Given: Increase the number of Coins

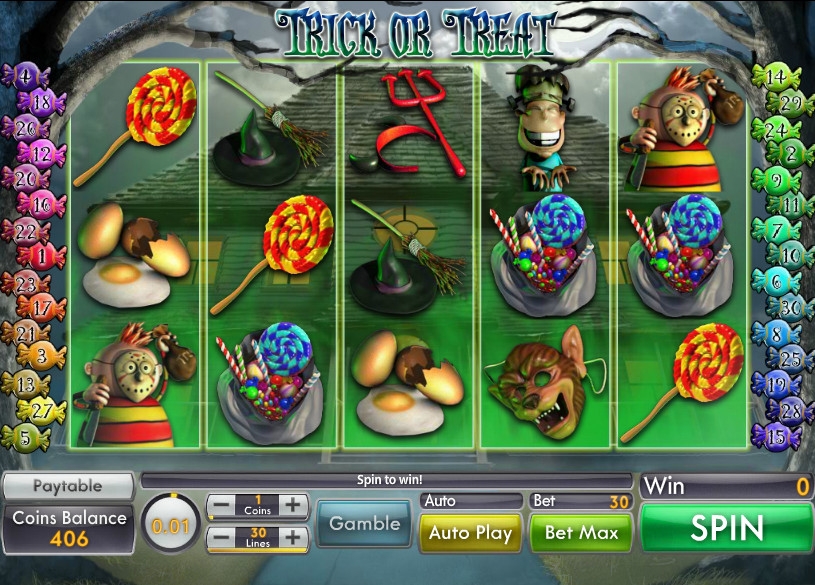Looking at the screenshot, I should tap(292, 505).
